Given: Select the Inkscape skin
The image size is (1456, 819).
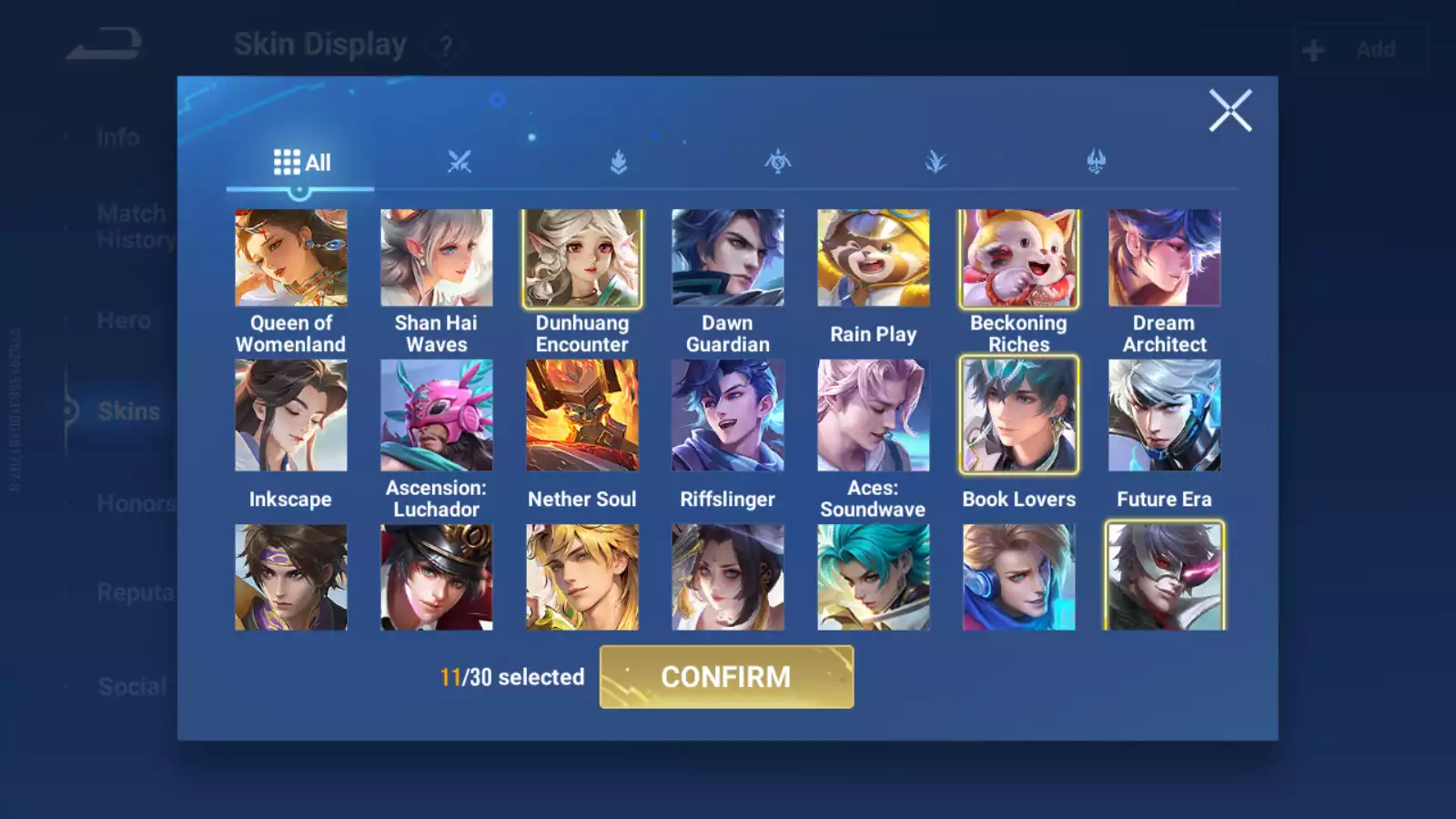Looking at the screenshot, I should (x=291, y=416).
